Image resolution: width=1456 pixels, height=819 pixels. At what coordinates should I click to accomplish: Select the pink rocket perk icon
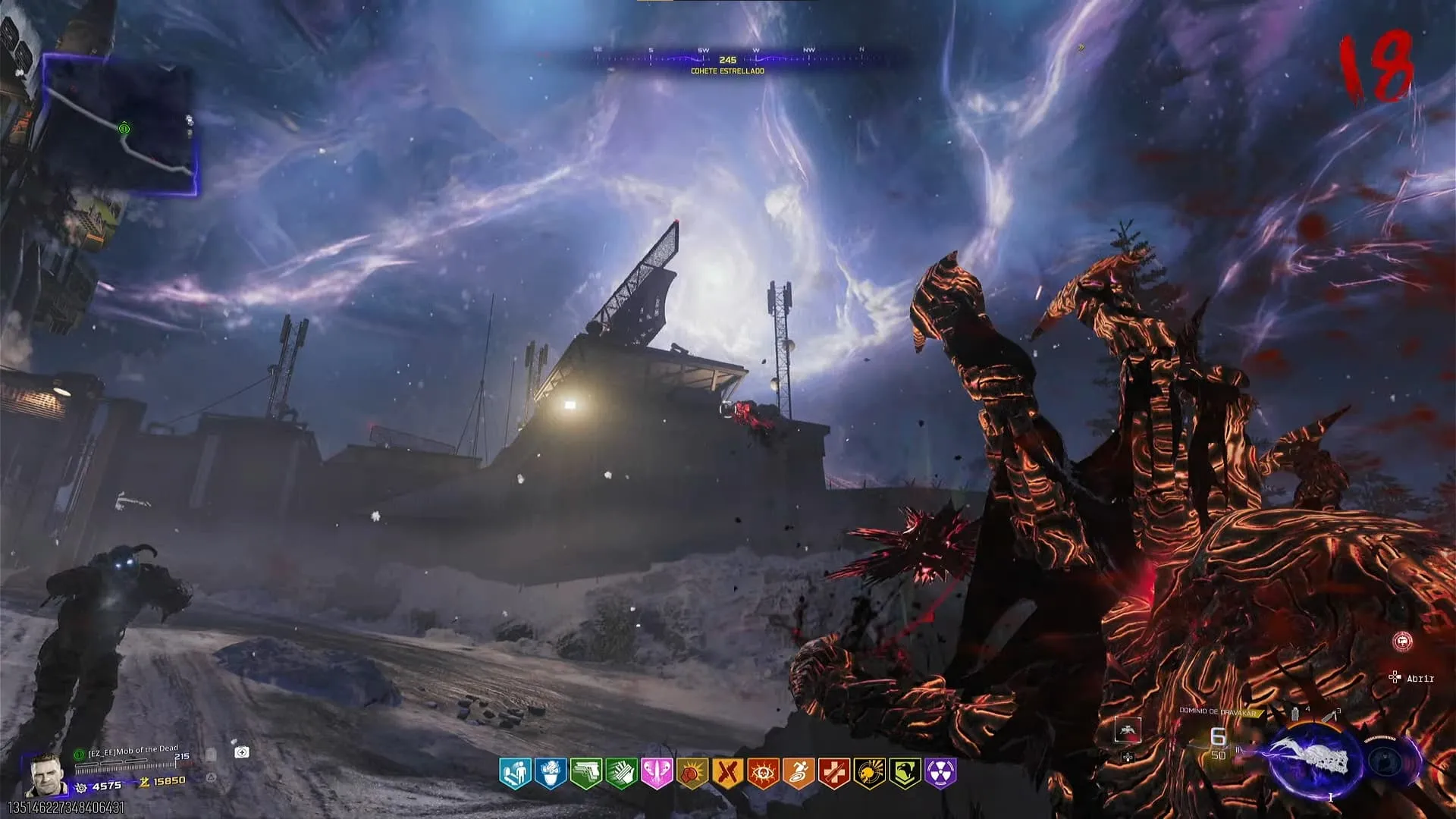coord(657,773)
